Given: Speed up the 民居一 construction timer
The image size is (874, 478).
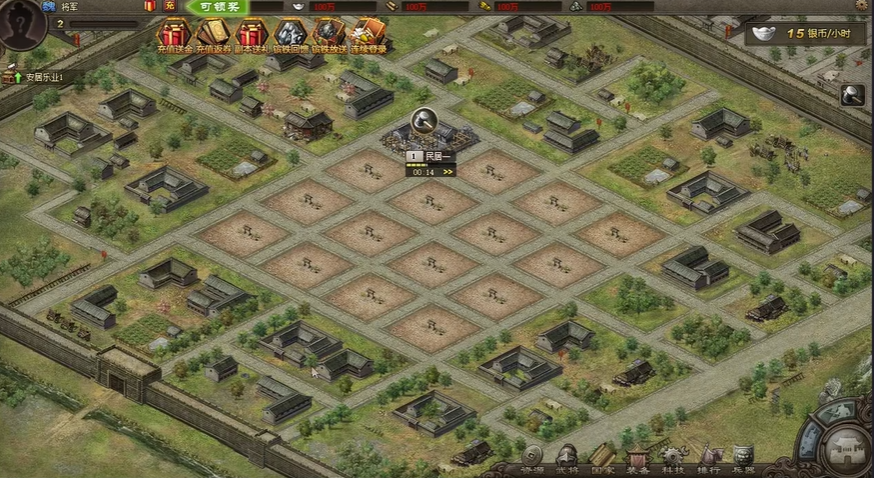Looking at the screenshot, I should pos(448,172).
